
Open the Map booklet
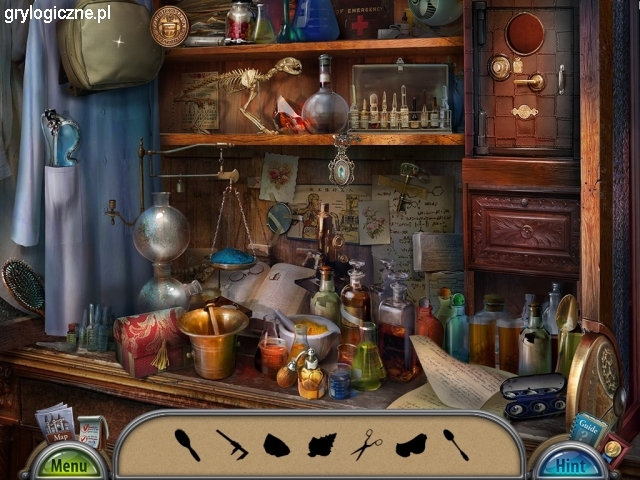(x=55, y=424)
